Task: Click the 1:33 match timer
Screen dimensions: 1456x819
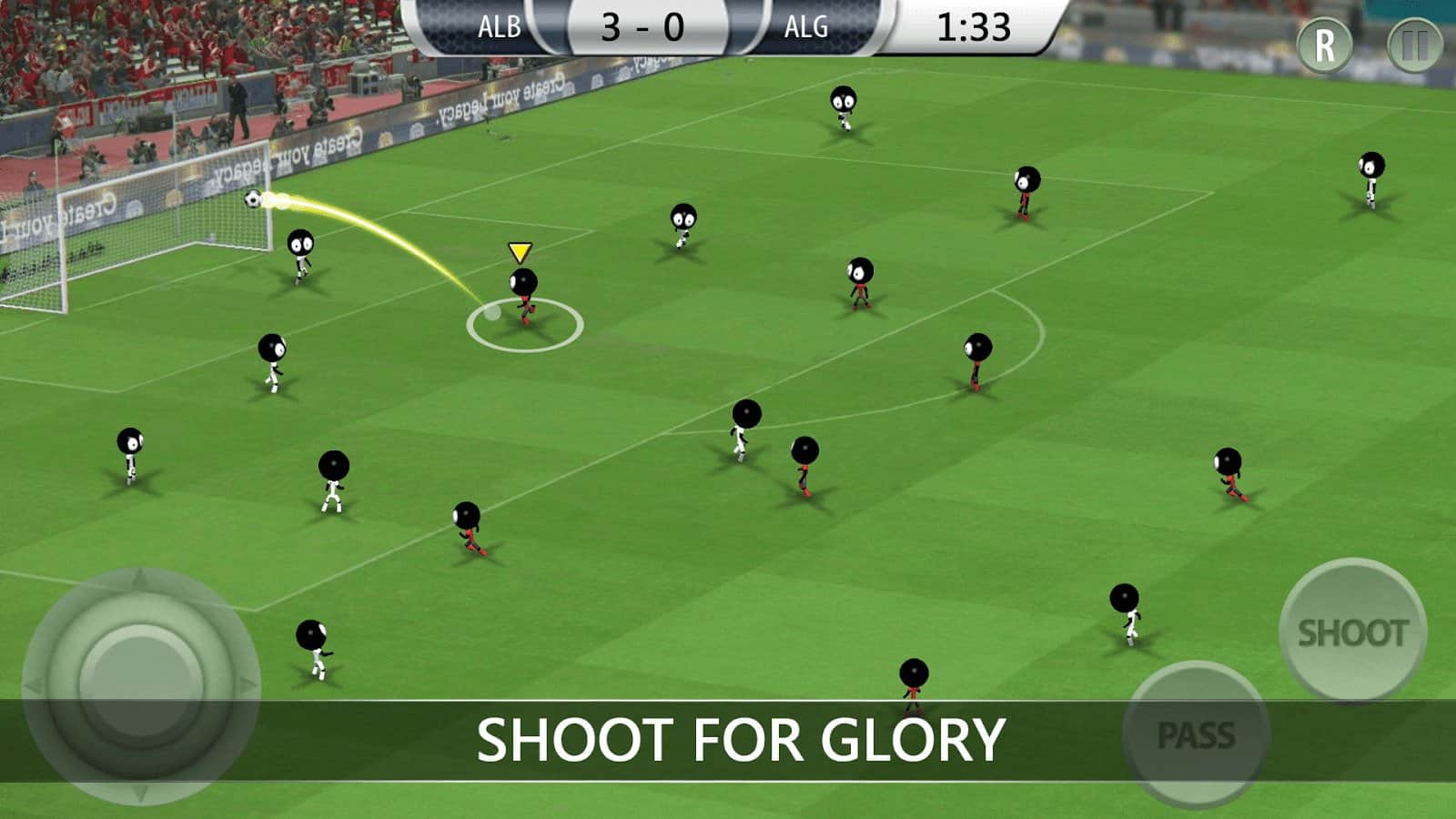Action: coord(974,25)
